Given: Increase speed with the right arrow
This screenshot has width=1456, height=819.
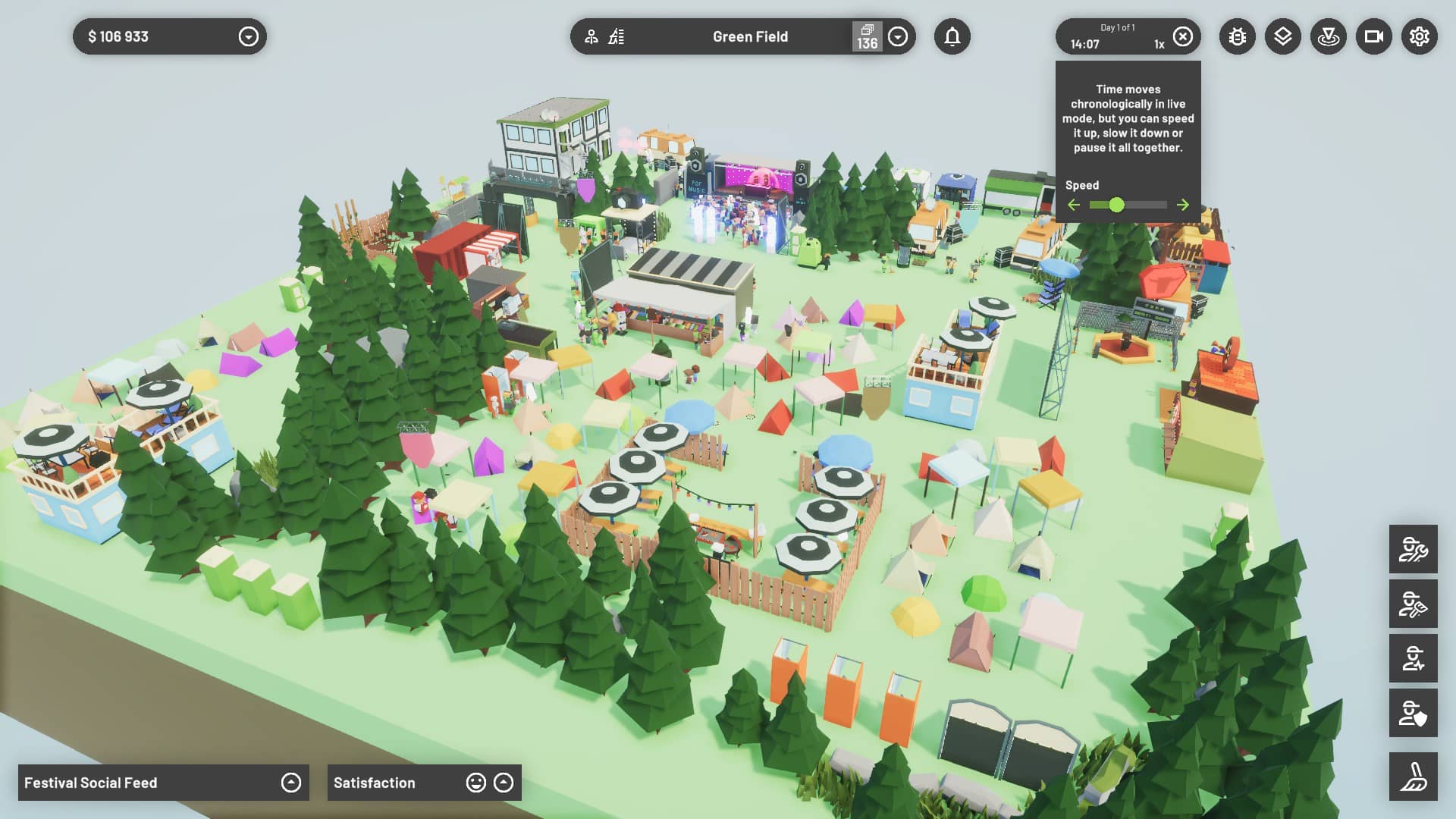Looking at the screenshot, I should pyautogui.click(x=1183, y=205).
